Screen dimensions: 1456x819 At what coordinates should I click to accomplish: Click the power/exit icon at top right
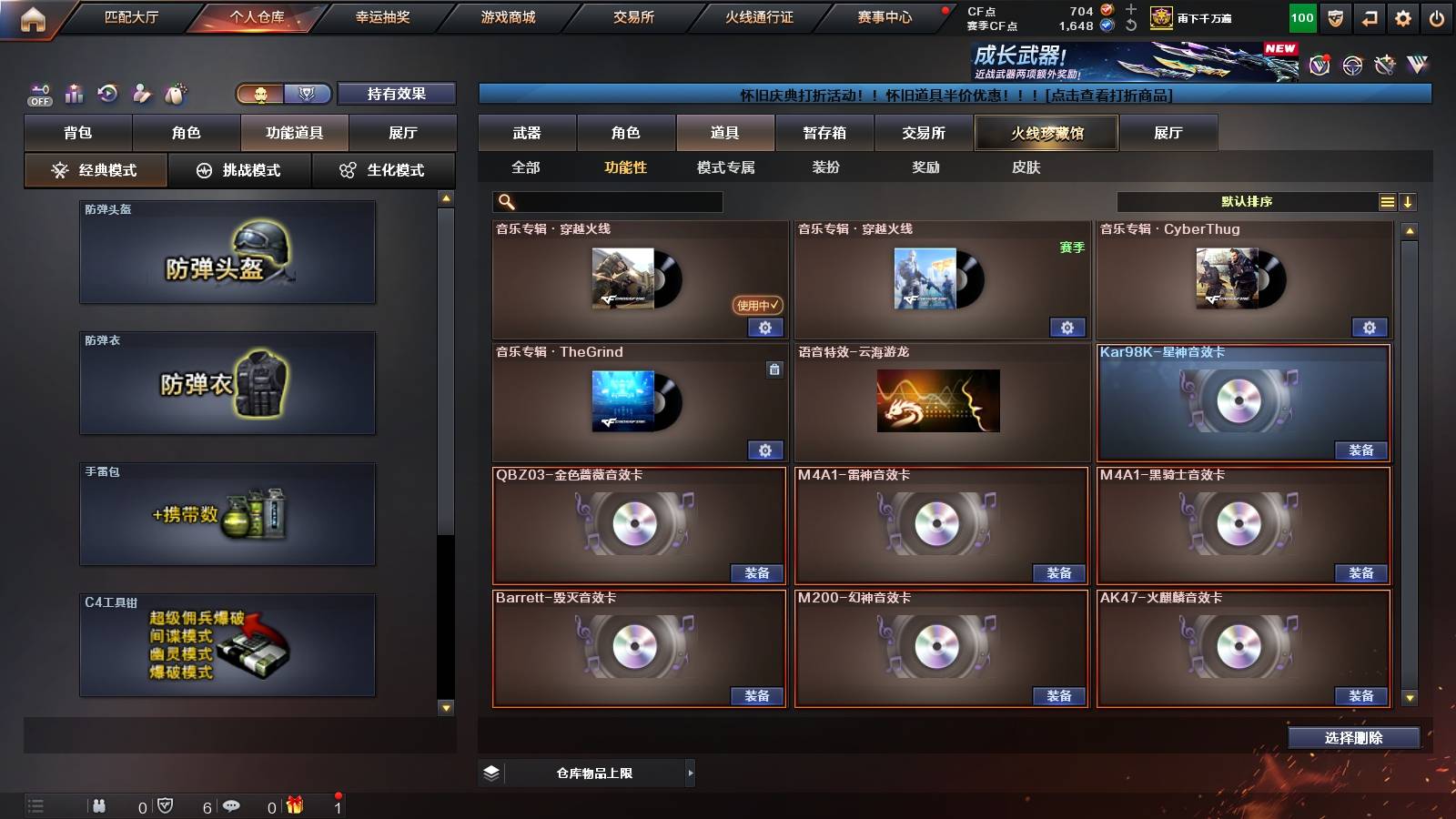pos(1435,15)
